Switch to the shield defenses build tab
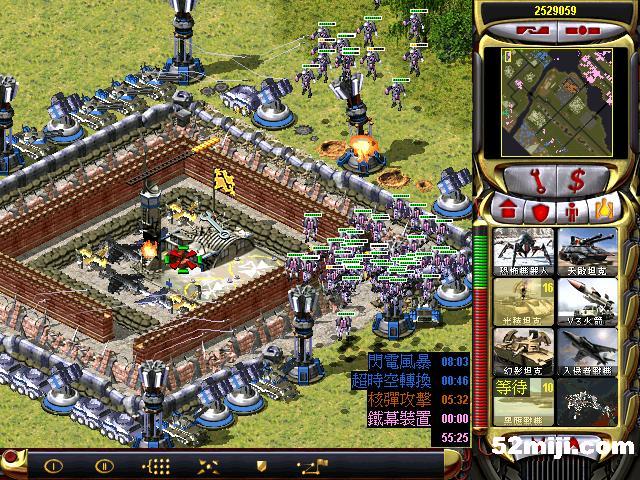Image resolution: width=640 pixels, height=480 pixels. coord(541,212)
